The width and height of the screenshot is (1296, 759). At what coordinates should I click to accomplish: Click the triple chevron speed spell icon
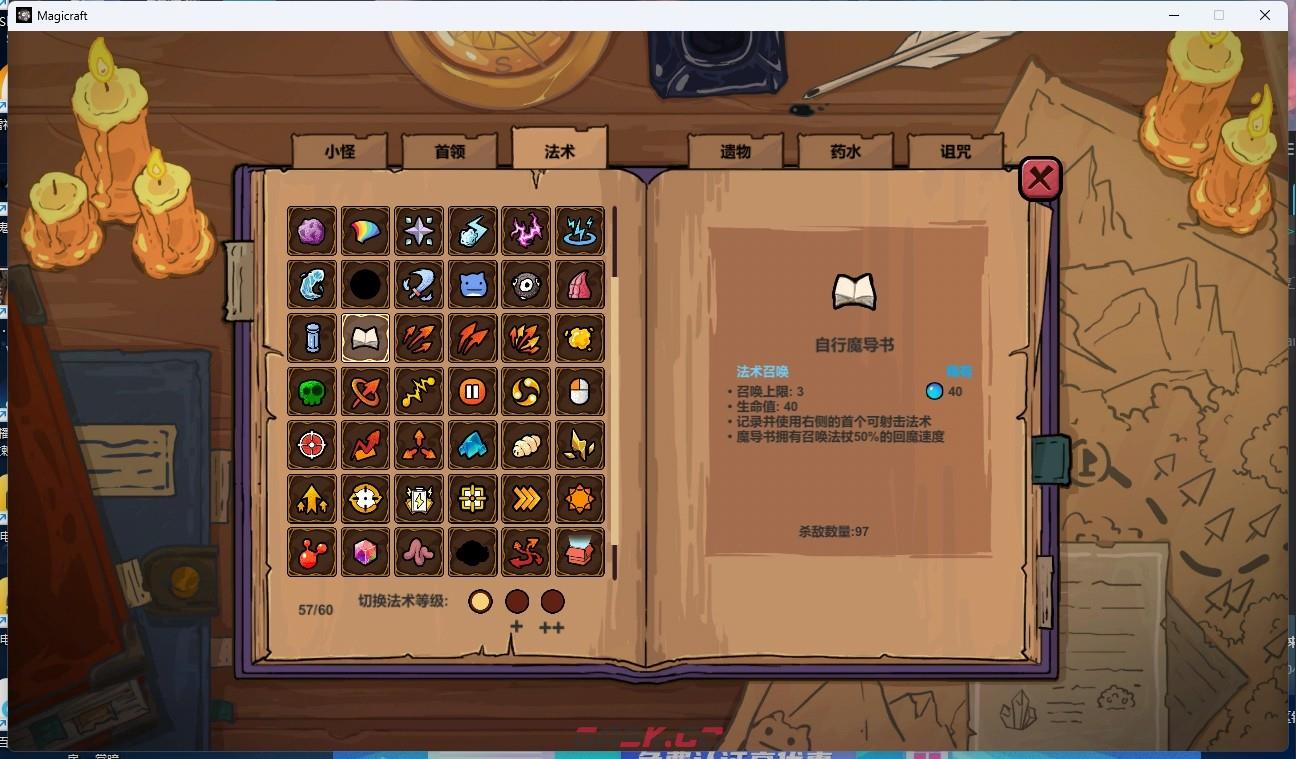point(525,498)
